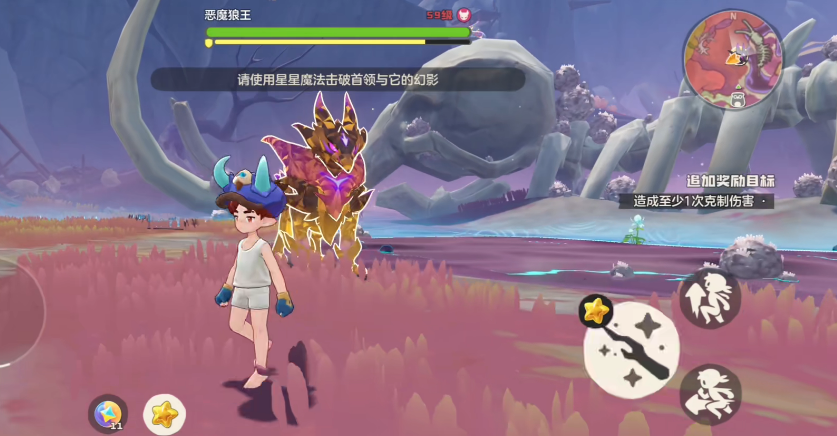Tap the dash sprint button
This screenshot has height=436, width=837.
click(x=710, y=394)
